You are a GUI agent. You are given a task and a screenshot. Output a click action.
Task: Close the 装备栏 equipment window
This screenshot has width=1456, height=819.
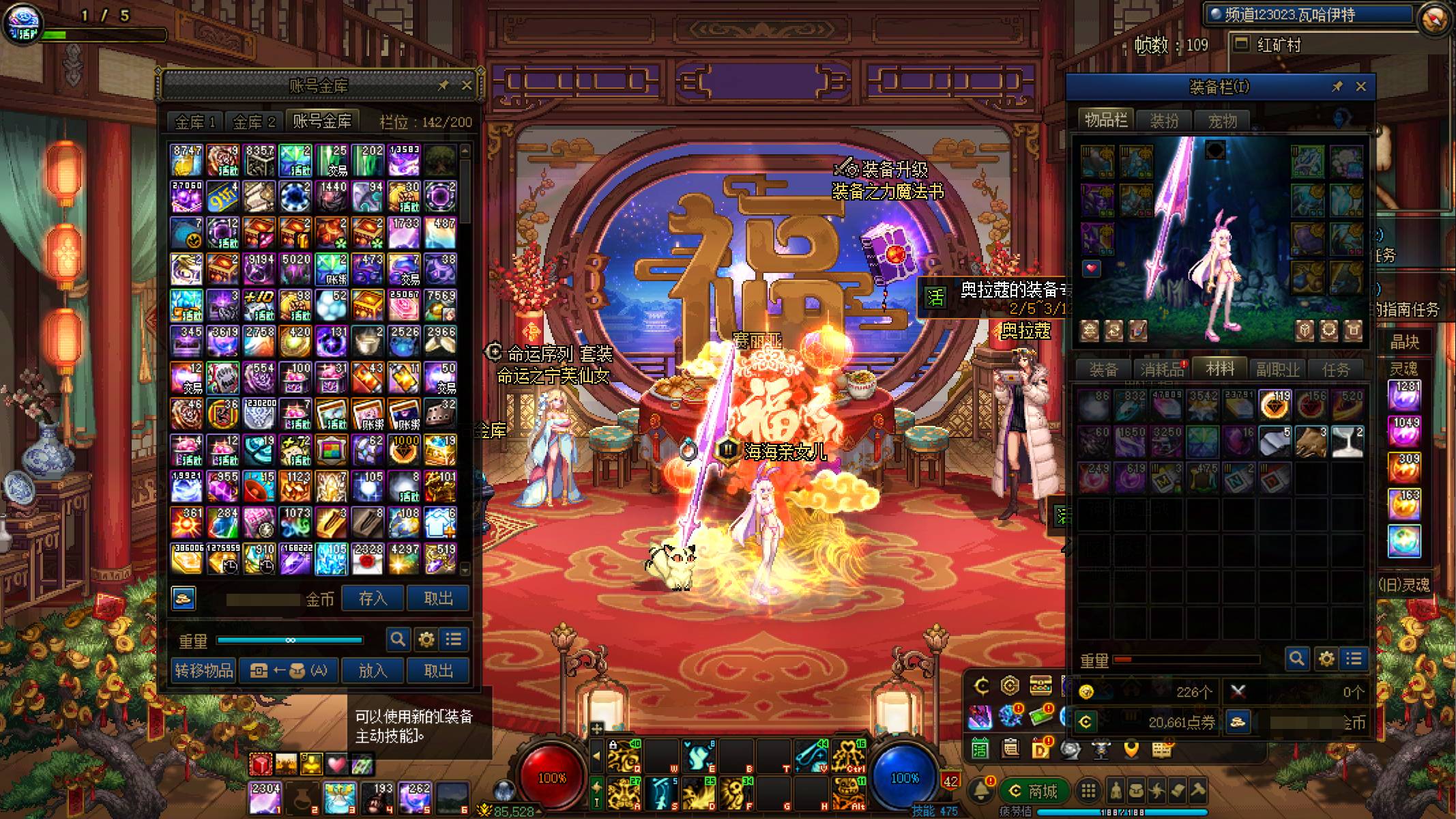click(x=1361, y=87)
